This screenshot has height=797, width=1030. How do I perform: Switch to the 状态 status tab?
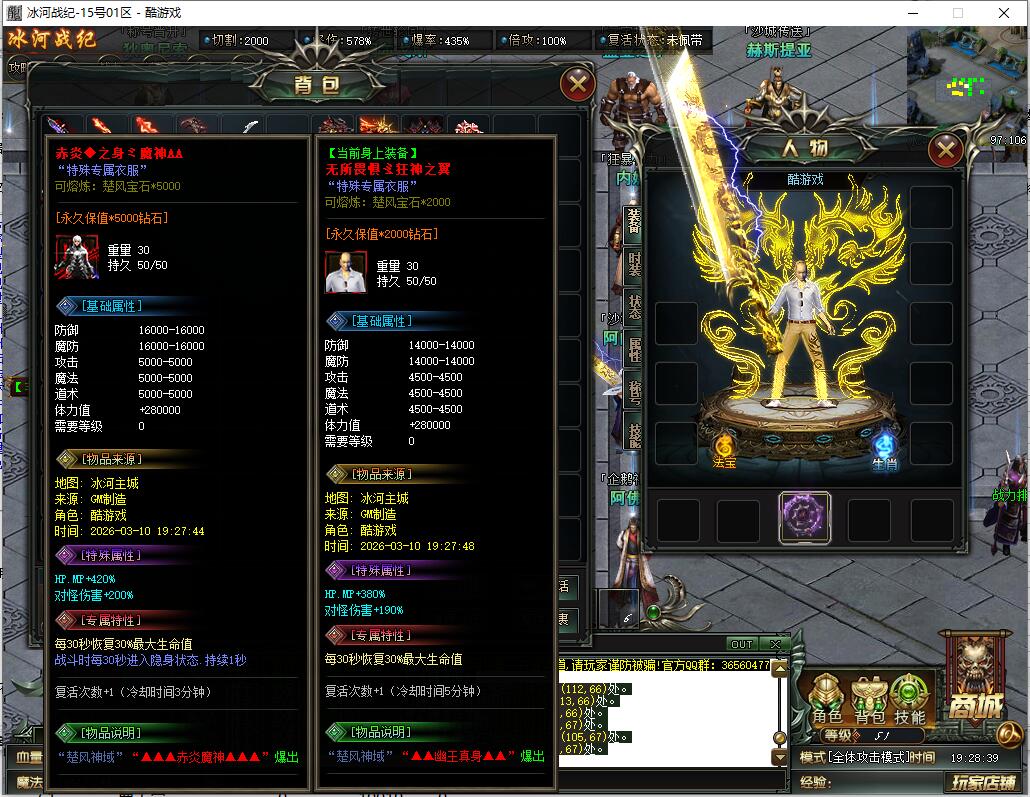[634, 306]
